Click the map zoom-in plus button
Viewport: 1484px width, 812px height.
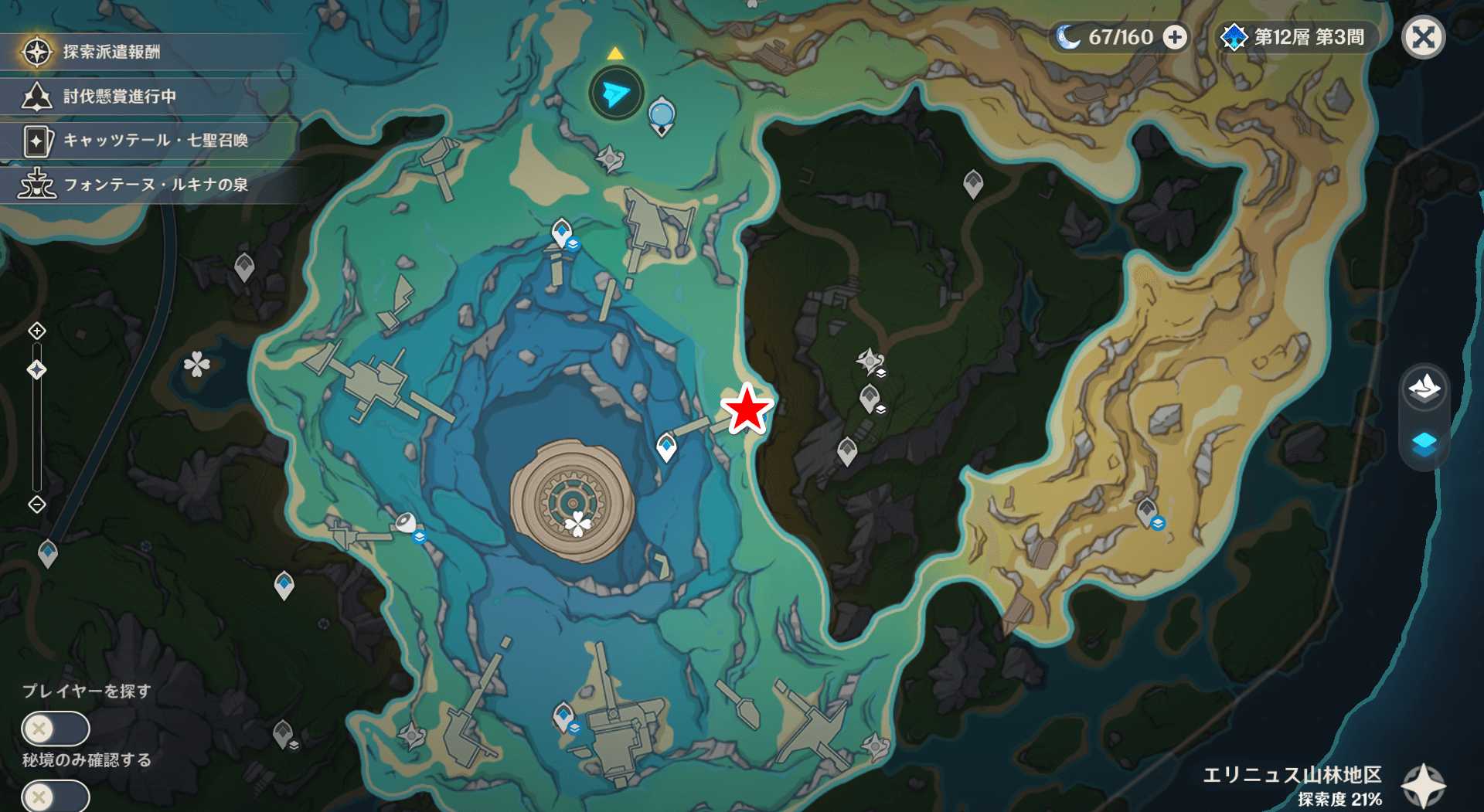point(37,331)
